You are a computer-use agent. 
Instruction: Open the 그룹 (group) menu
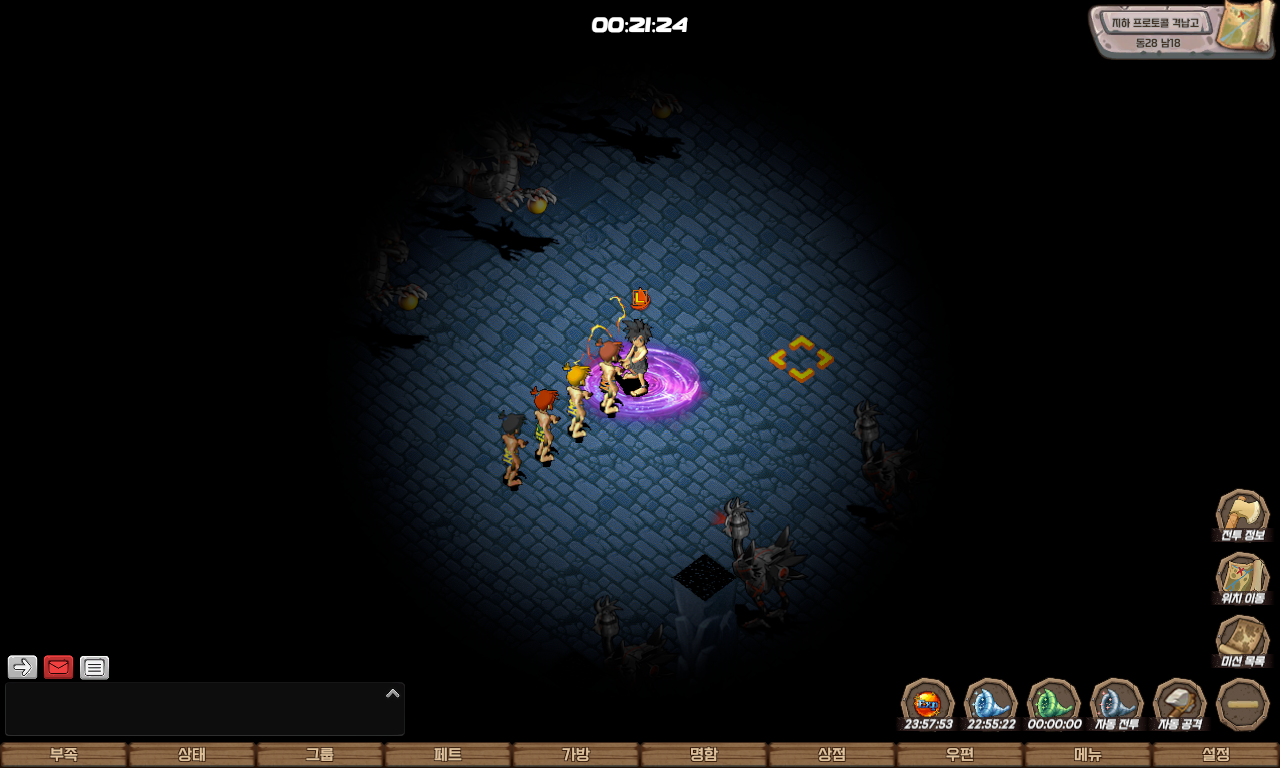pos(320,755)
